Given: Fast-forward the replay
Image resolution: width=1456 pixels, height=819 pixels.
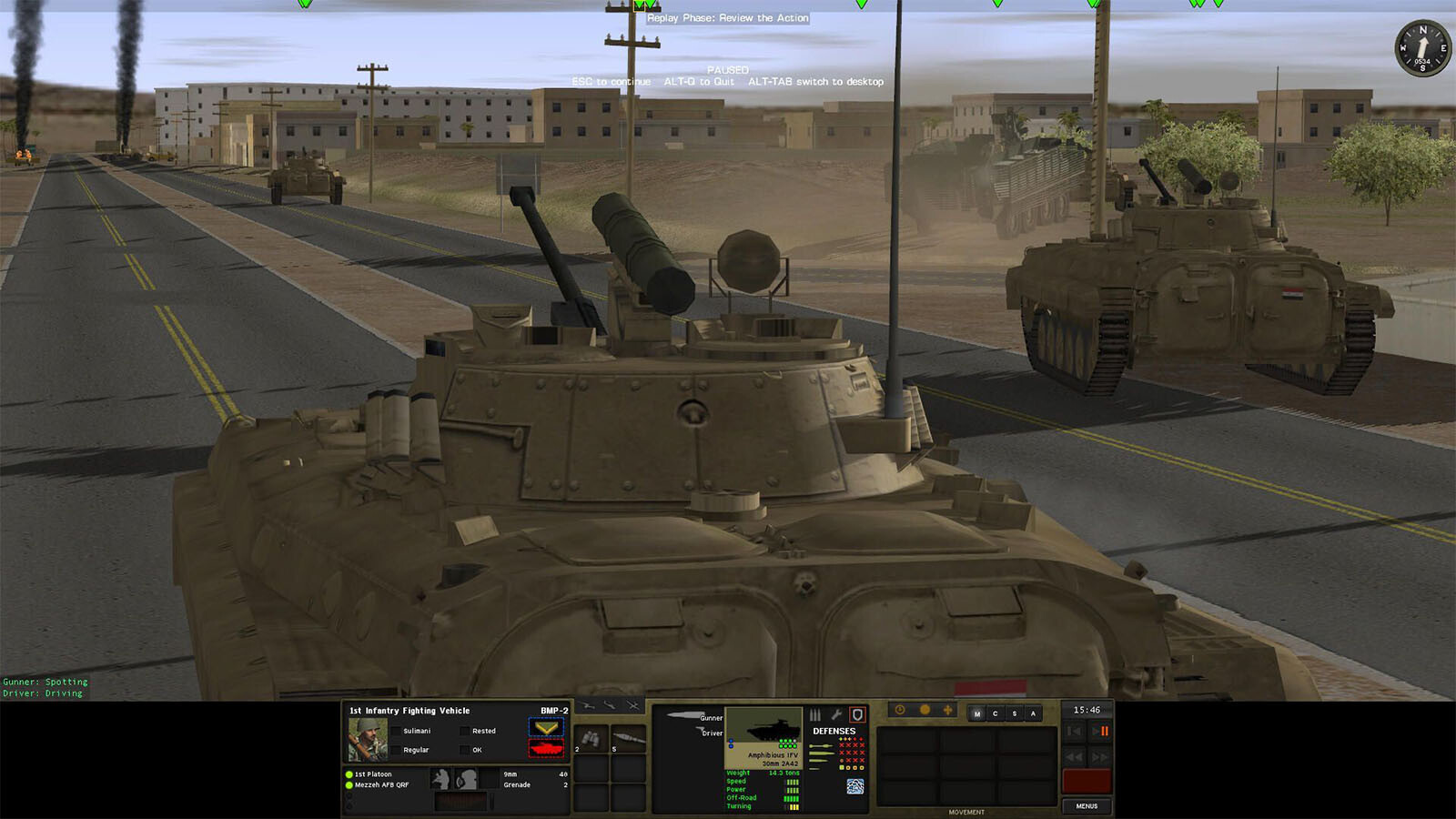Looking at the screenshot, I should (1100, 756).
